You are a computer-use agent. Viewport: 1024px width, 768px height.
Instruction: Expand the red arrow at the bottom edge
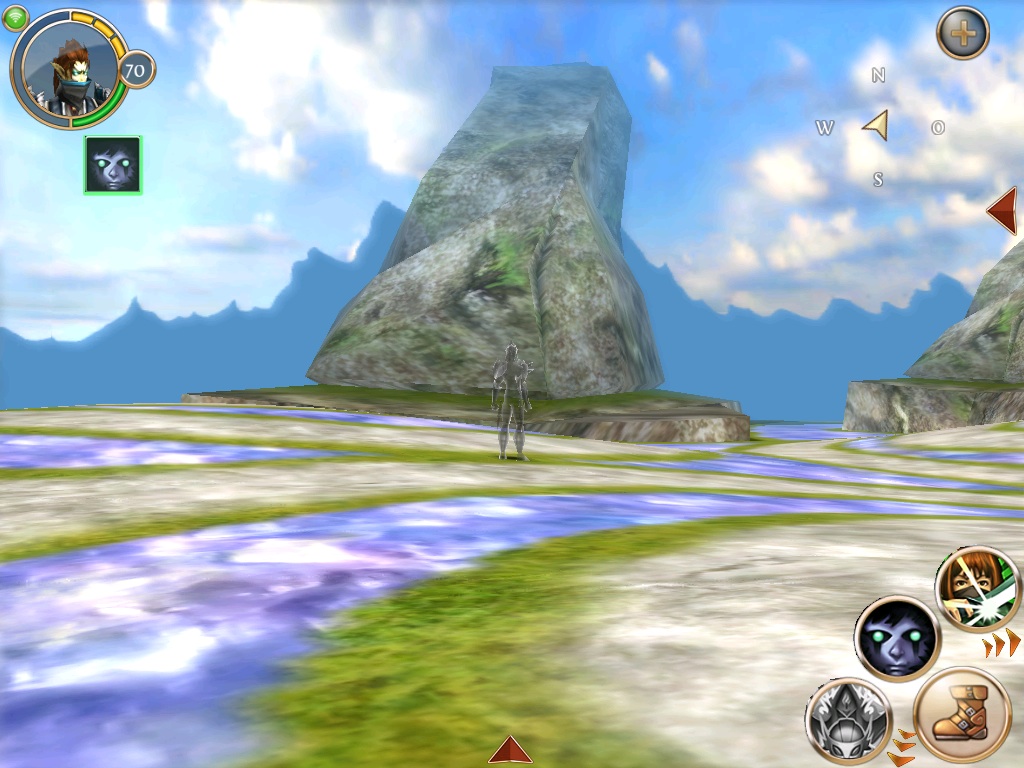(510, 750)
